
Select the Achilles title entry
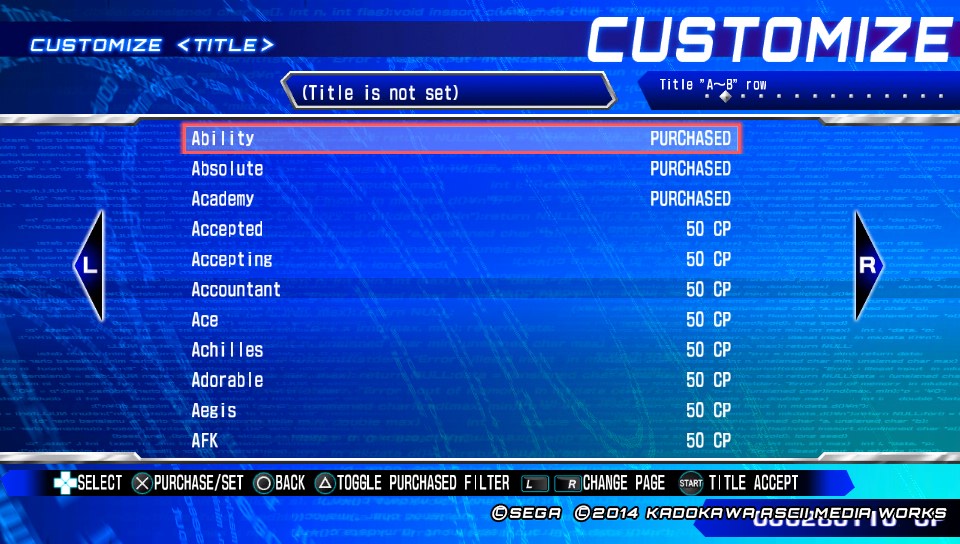461,350
